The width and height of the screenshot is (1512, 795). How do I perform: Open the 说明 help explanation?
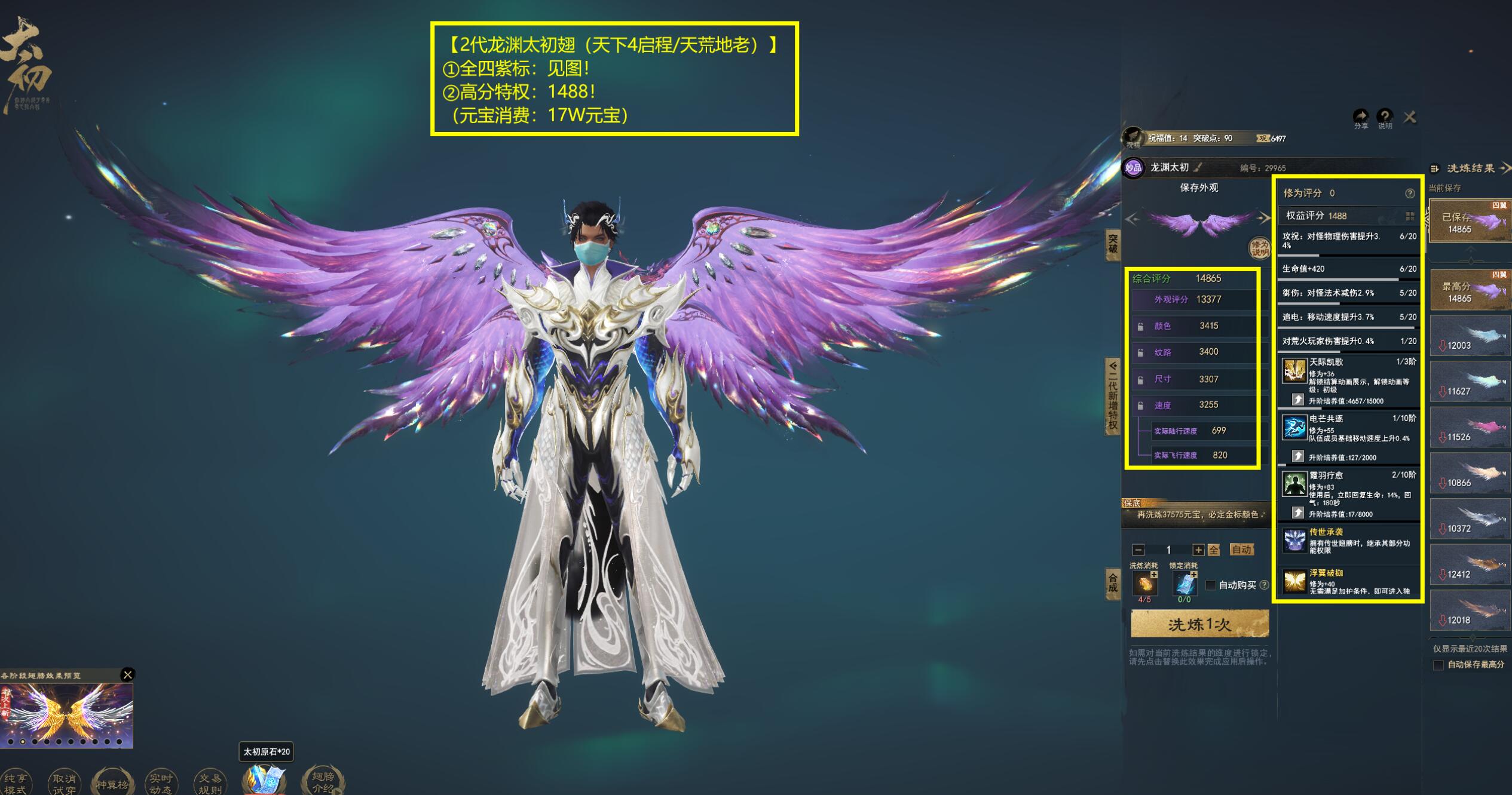1385,118
